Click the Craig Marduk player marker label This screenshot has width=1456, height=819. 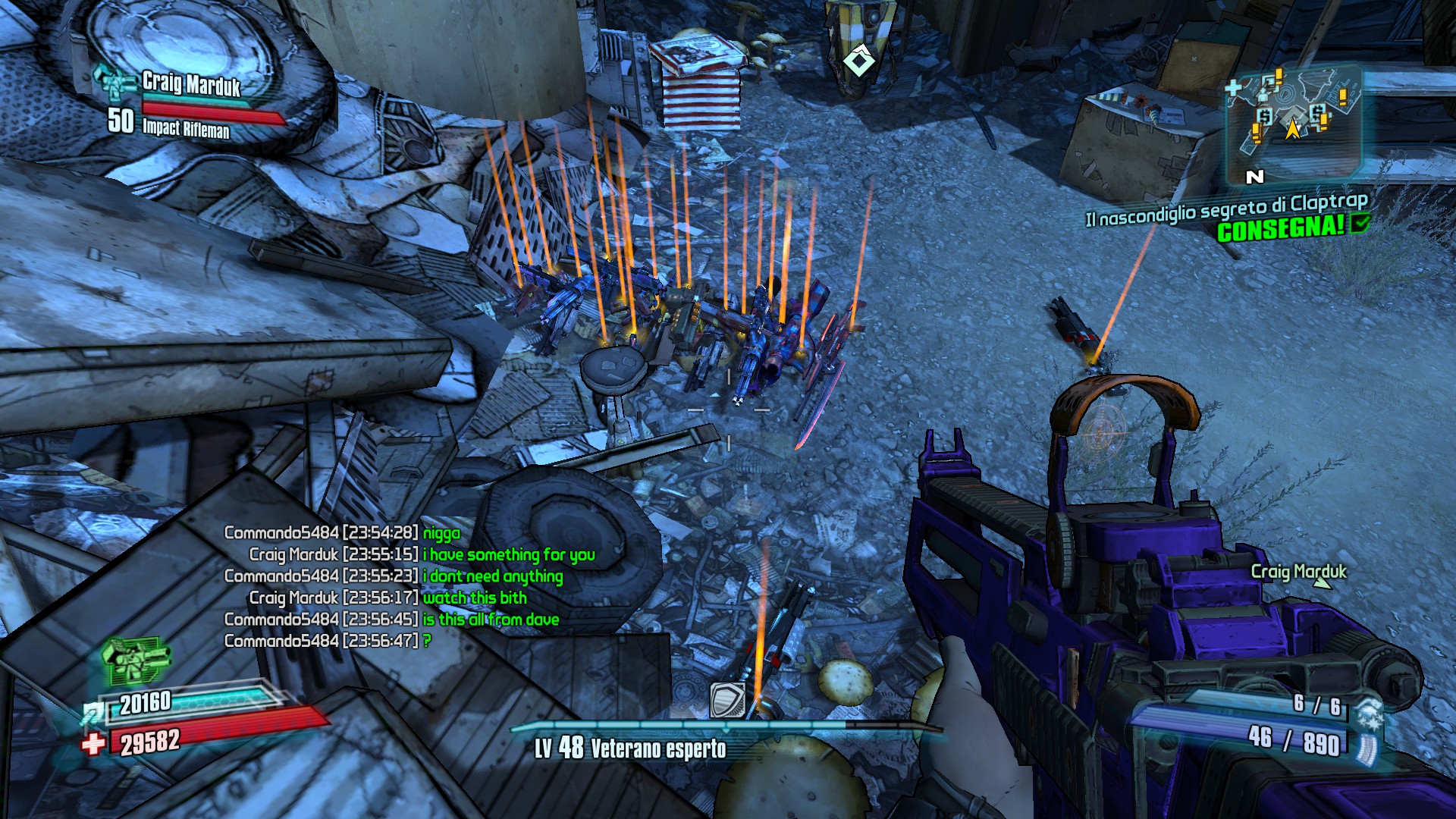tap(1298, 572)
